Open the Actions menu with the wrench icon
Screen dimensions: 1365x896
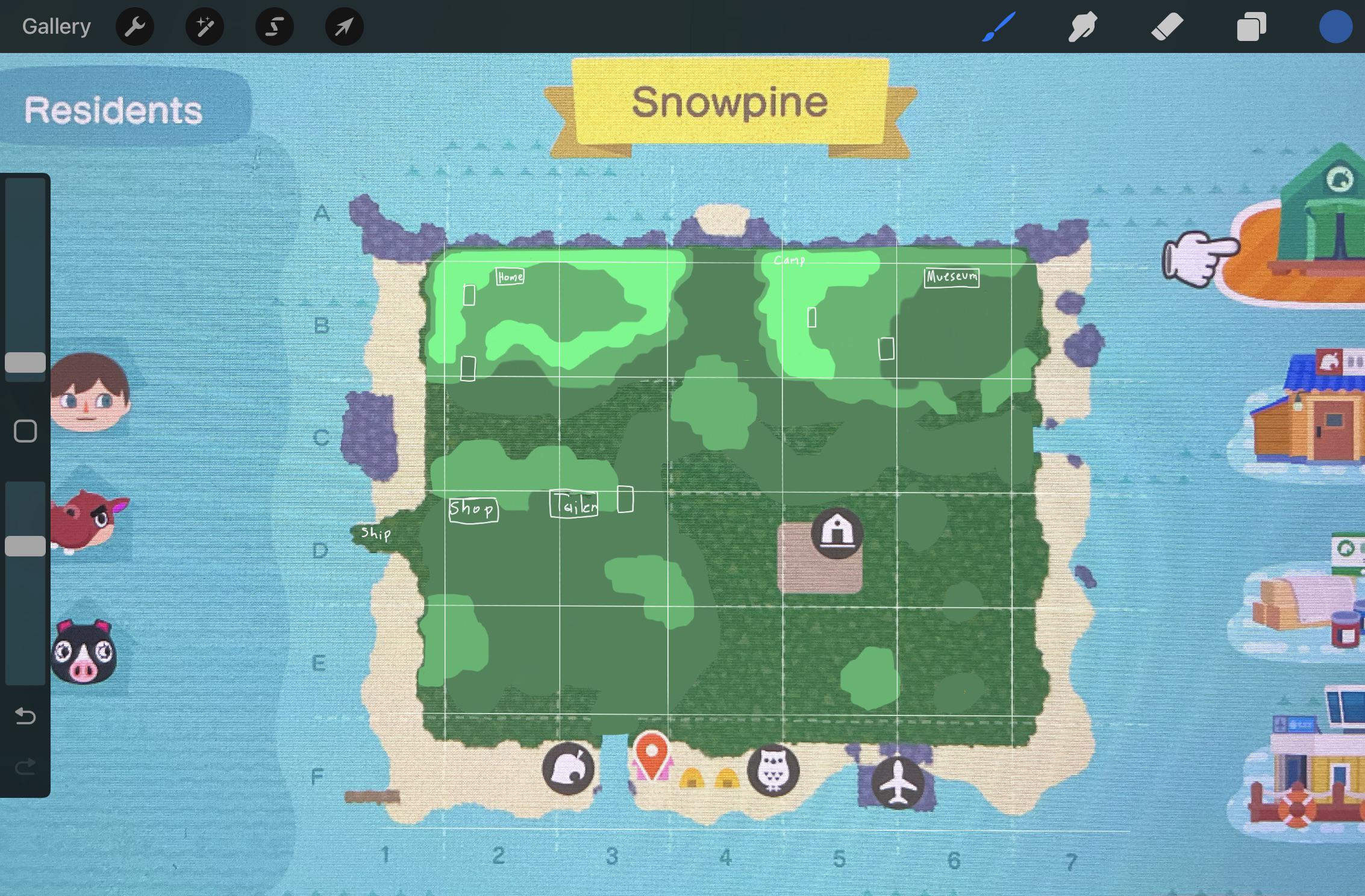click(x=135, y=26)
